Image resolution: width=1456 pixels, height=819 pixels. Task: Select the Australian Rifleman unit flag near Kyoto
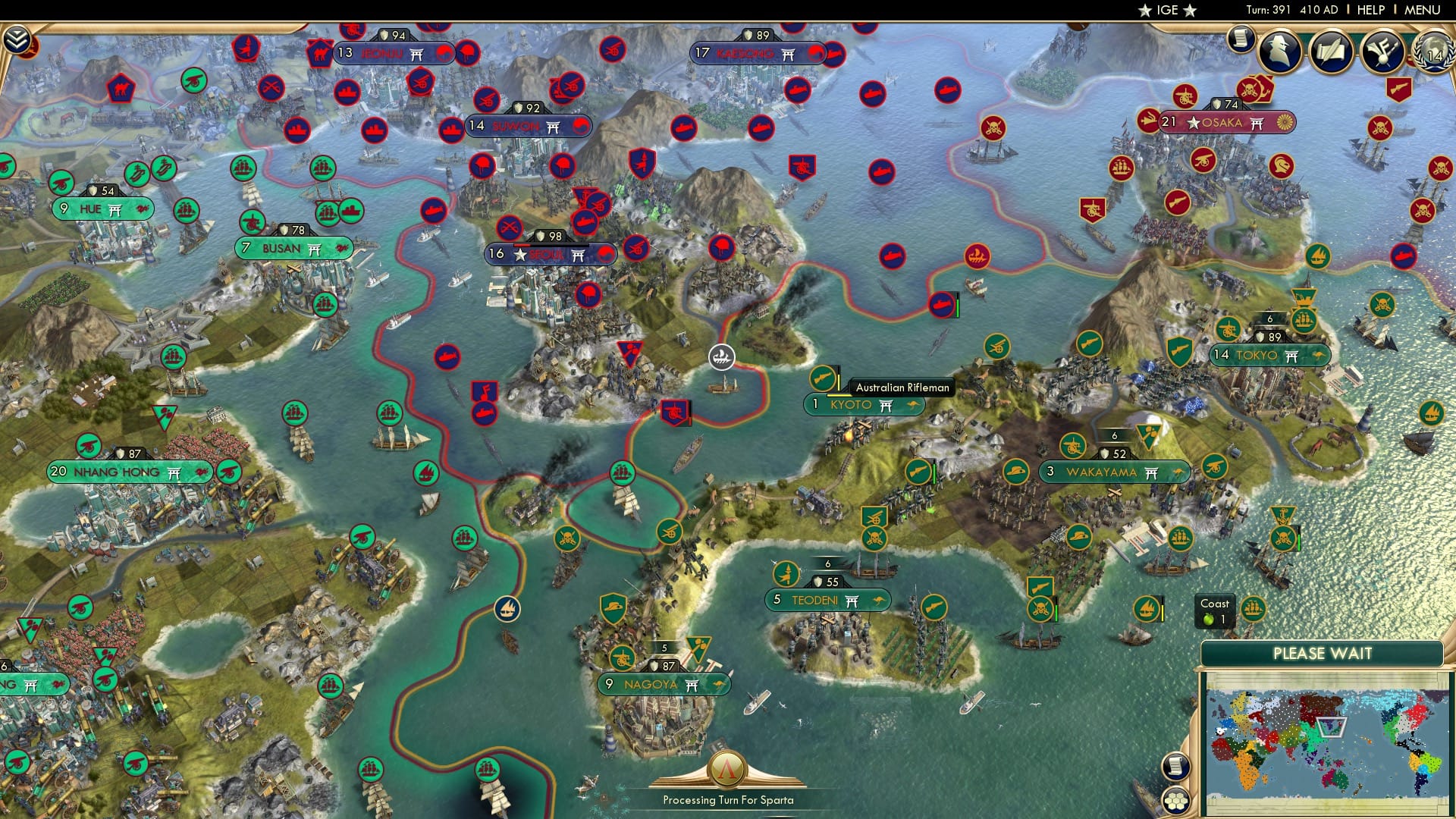tap(821, 378)
